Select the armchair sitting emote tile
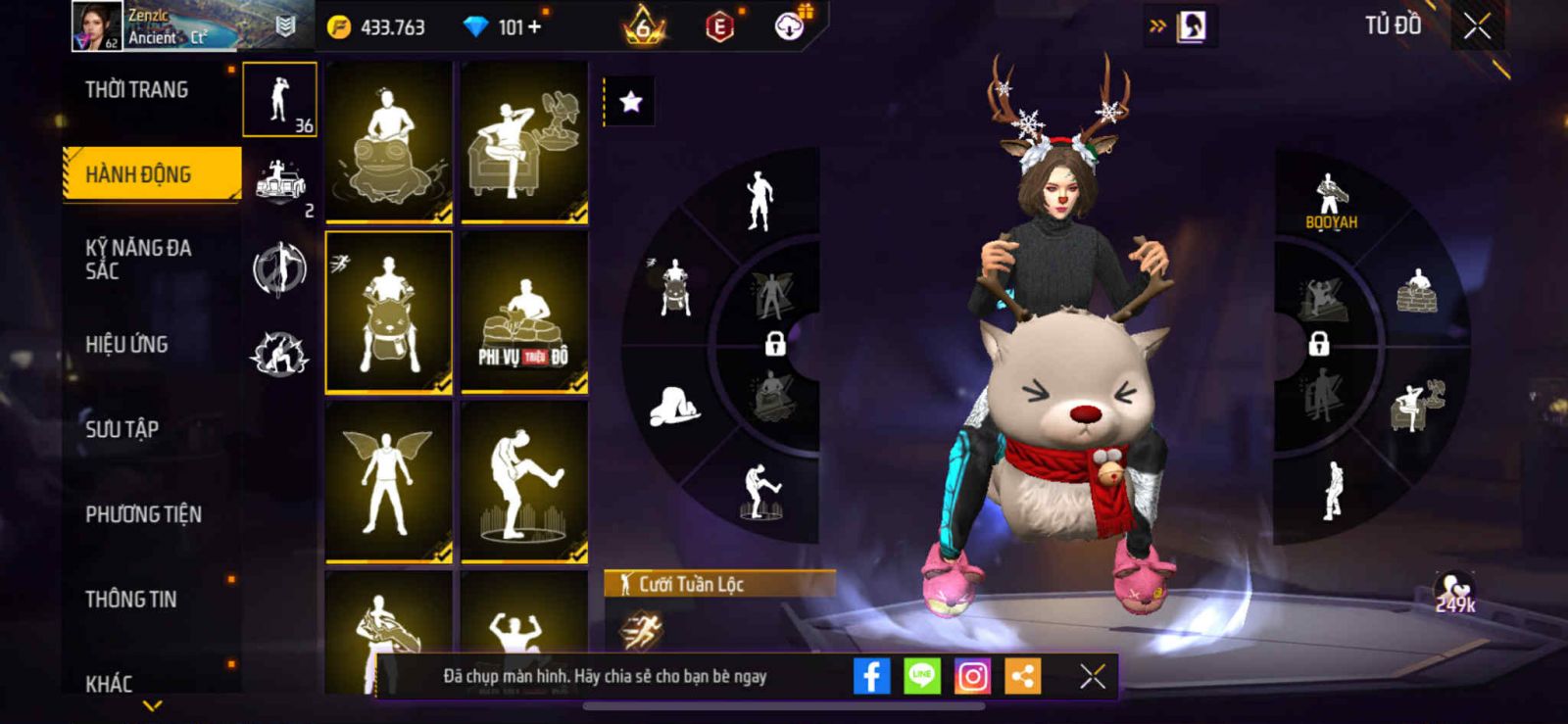The image size is (1568, 724). click(x=524, y=142)
